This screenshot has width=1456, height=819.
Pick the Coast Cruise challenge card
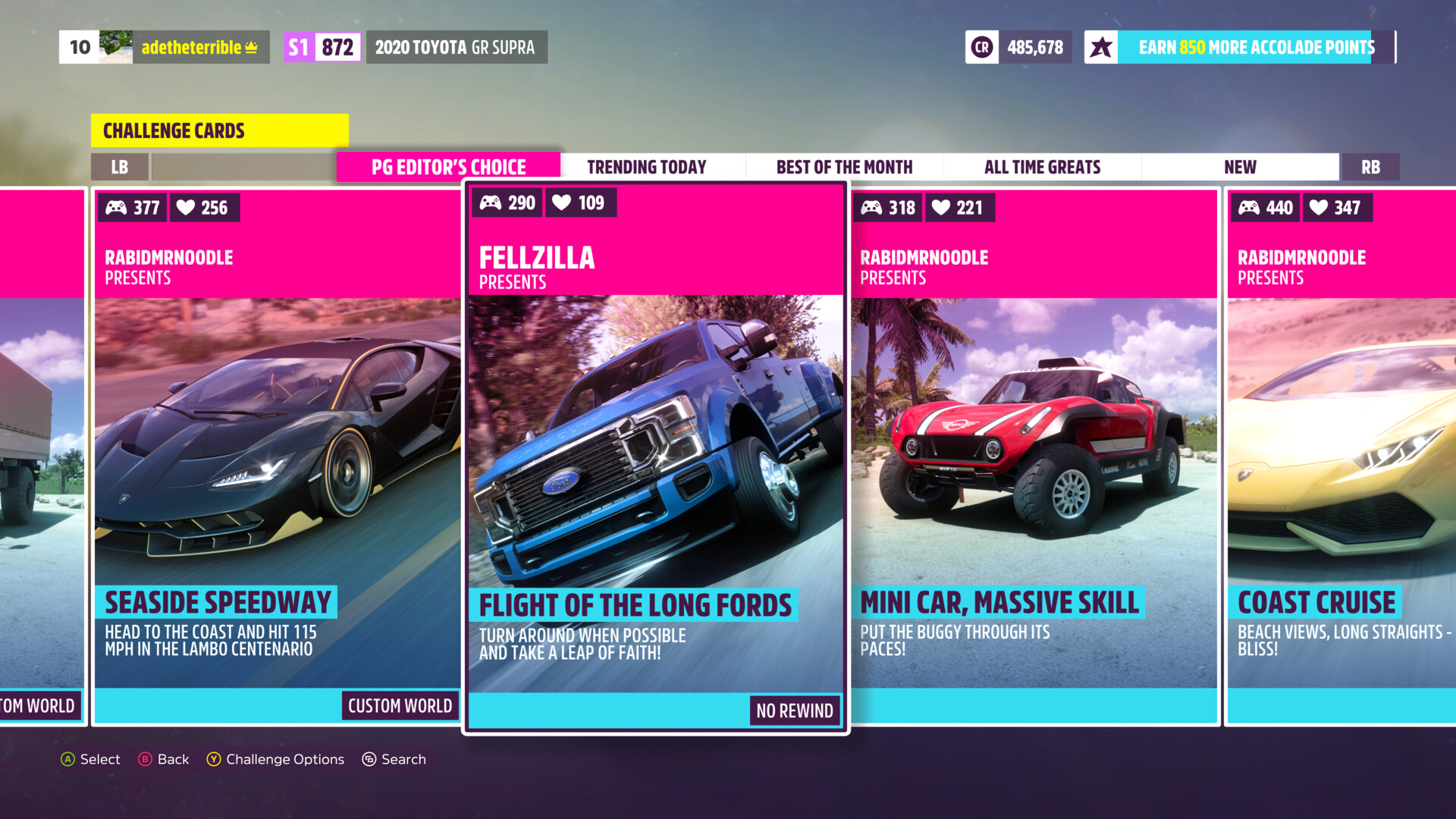[x=1341, y=455]
